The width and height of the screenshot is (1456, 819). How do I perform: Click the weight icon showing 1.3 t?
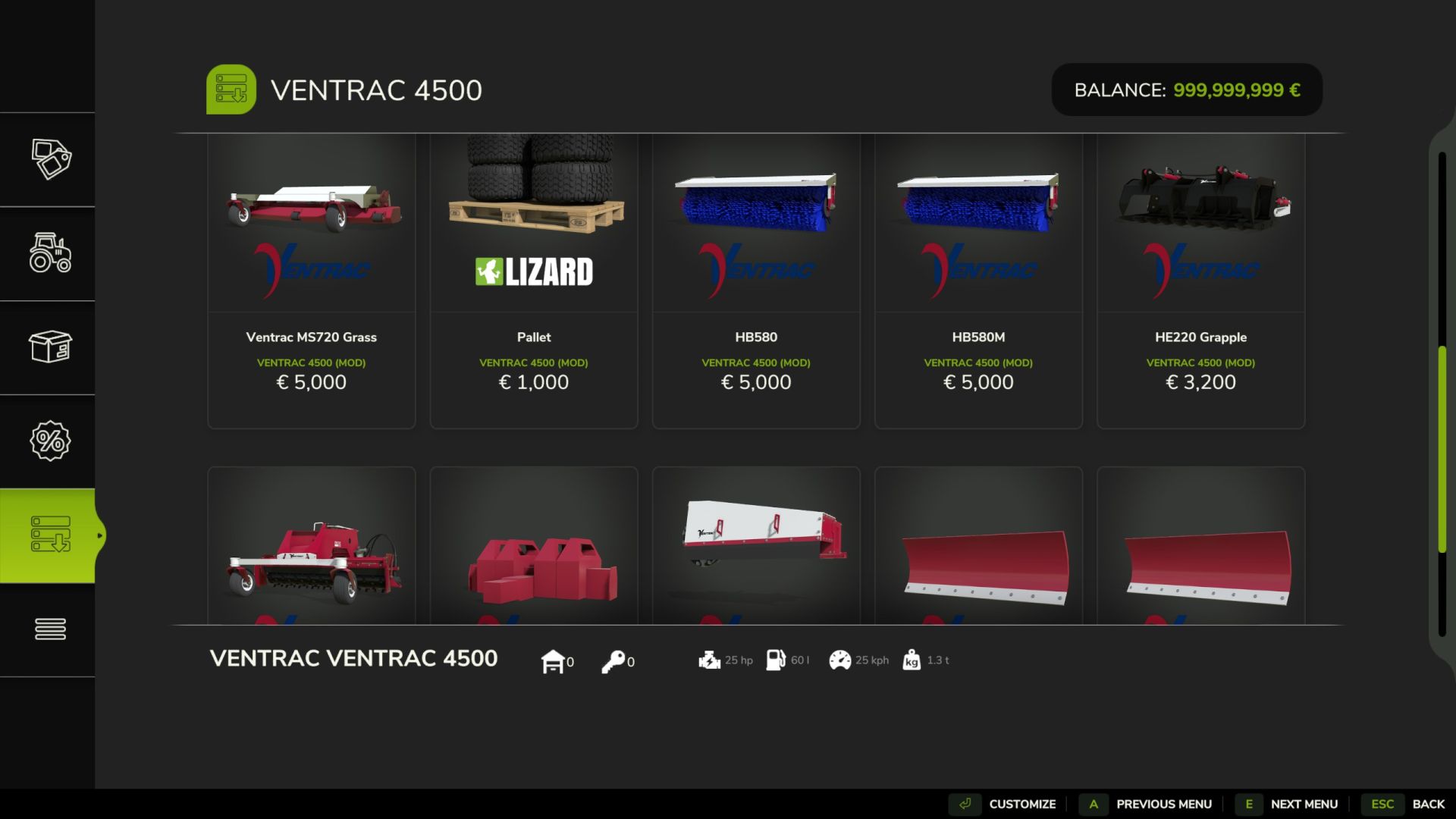tap(911, 660)
